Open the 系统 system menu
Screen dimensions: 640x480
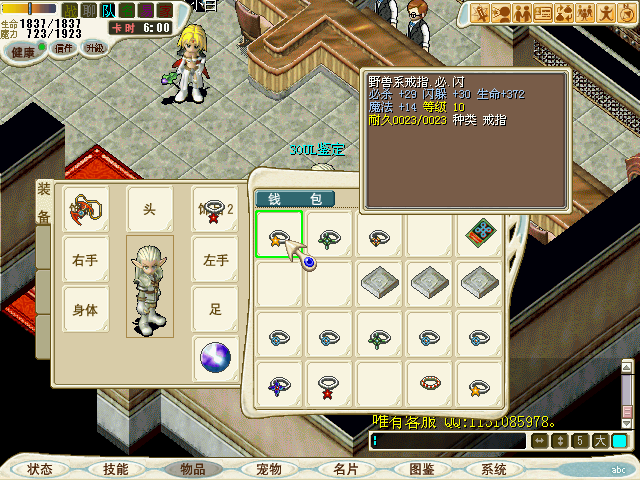[494, 468]
